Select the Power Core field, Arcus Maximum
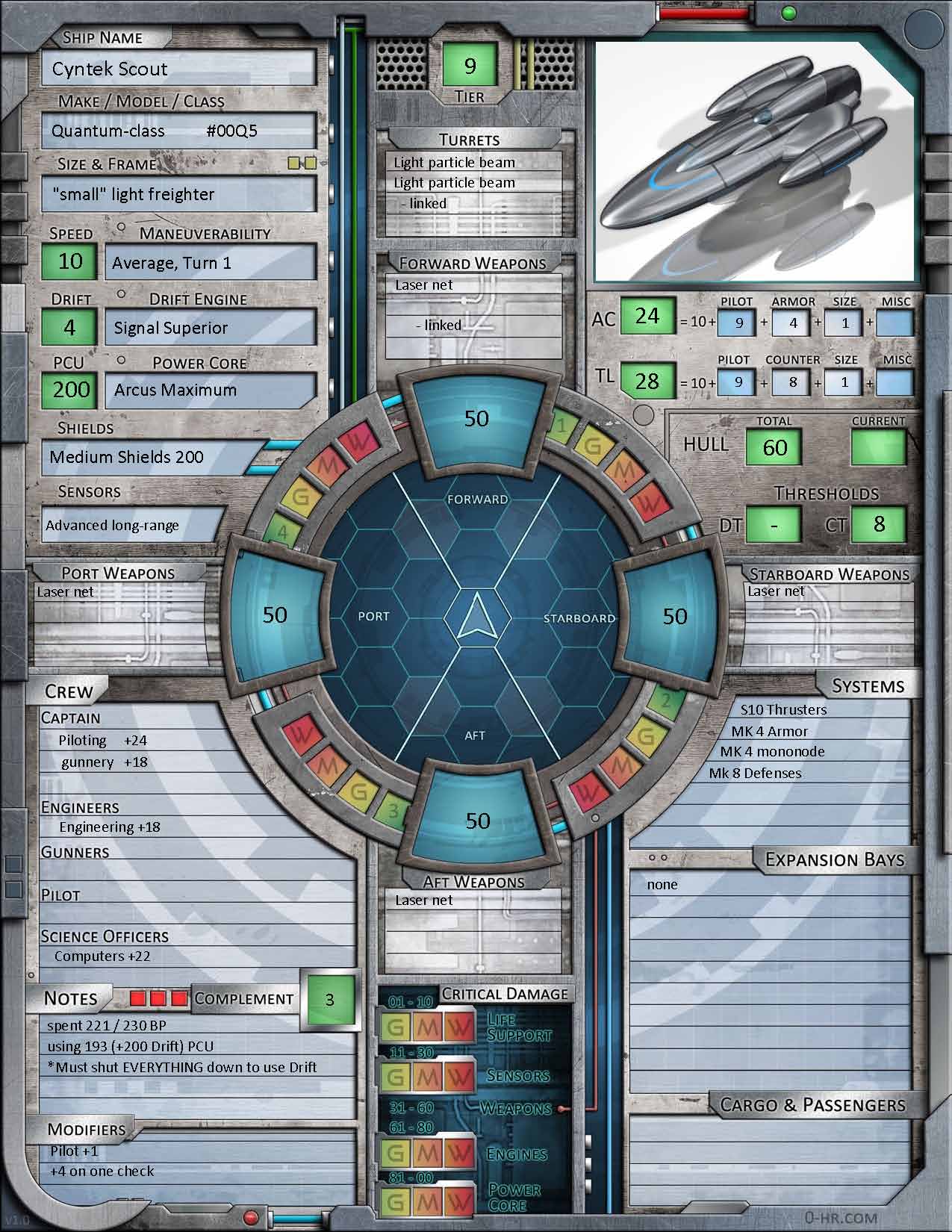Viewport: 952px width, 1232px height. pyautogui.click(x=211, y=390)
